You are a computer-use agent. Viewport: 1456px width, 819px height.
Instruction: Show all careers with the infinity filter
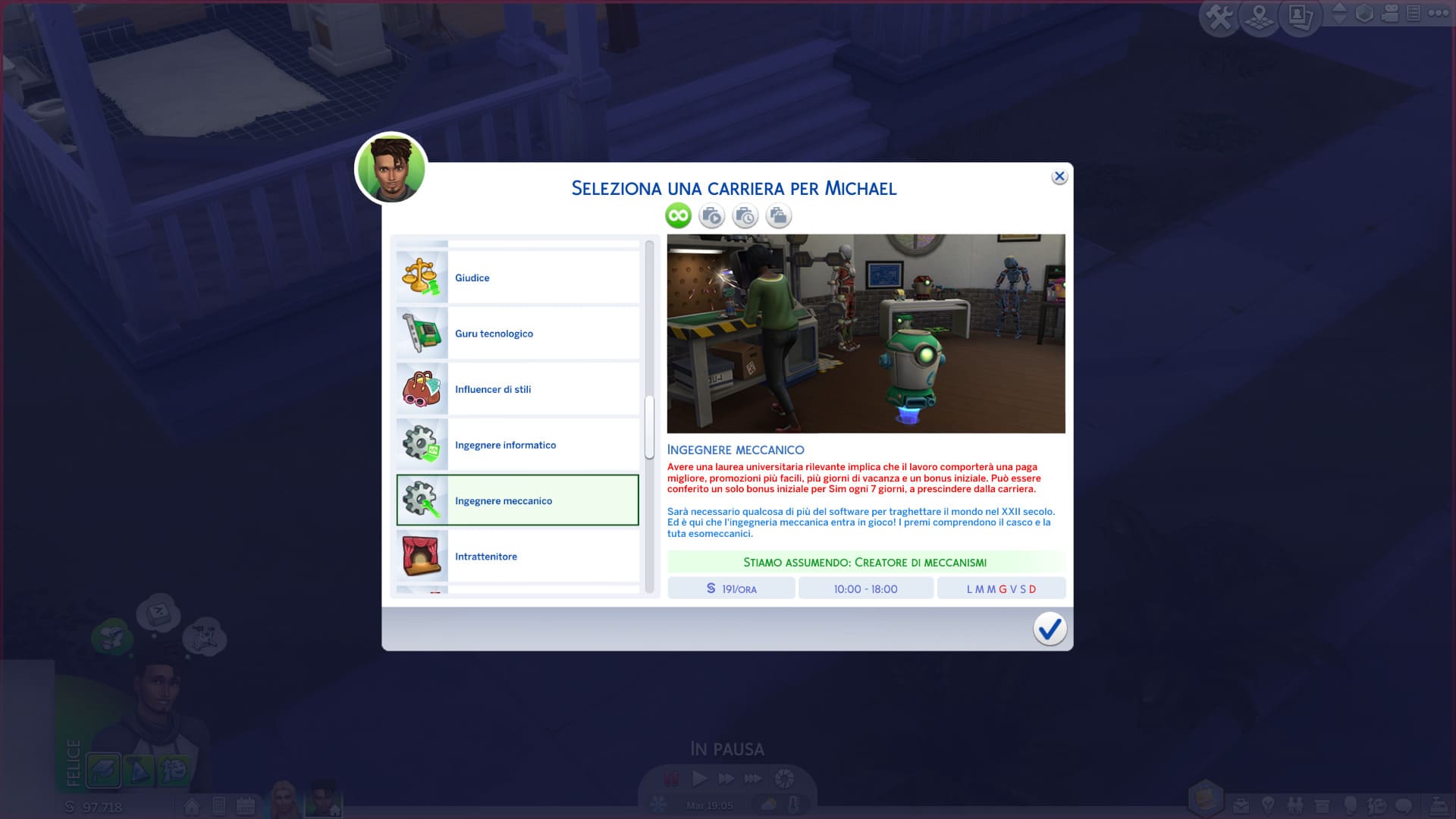(x=678, y=216)
